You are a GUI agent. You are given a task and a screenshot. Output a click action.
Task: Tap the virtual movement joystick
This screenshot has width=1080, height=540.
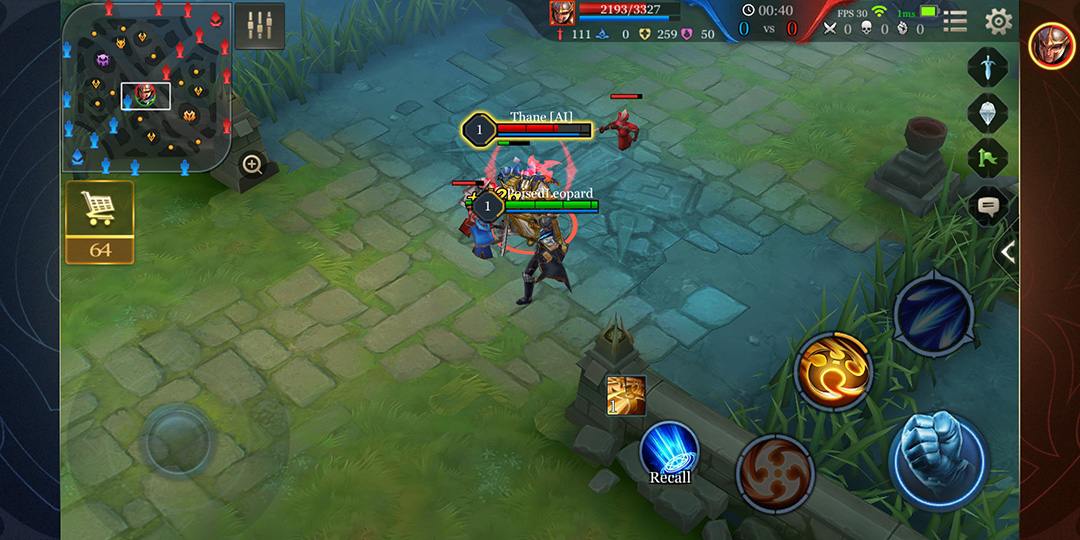178,440
